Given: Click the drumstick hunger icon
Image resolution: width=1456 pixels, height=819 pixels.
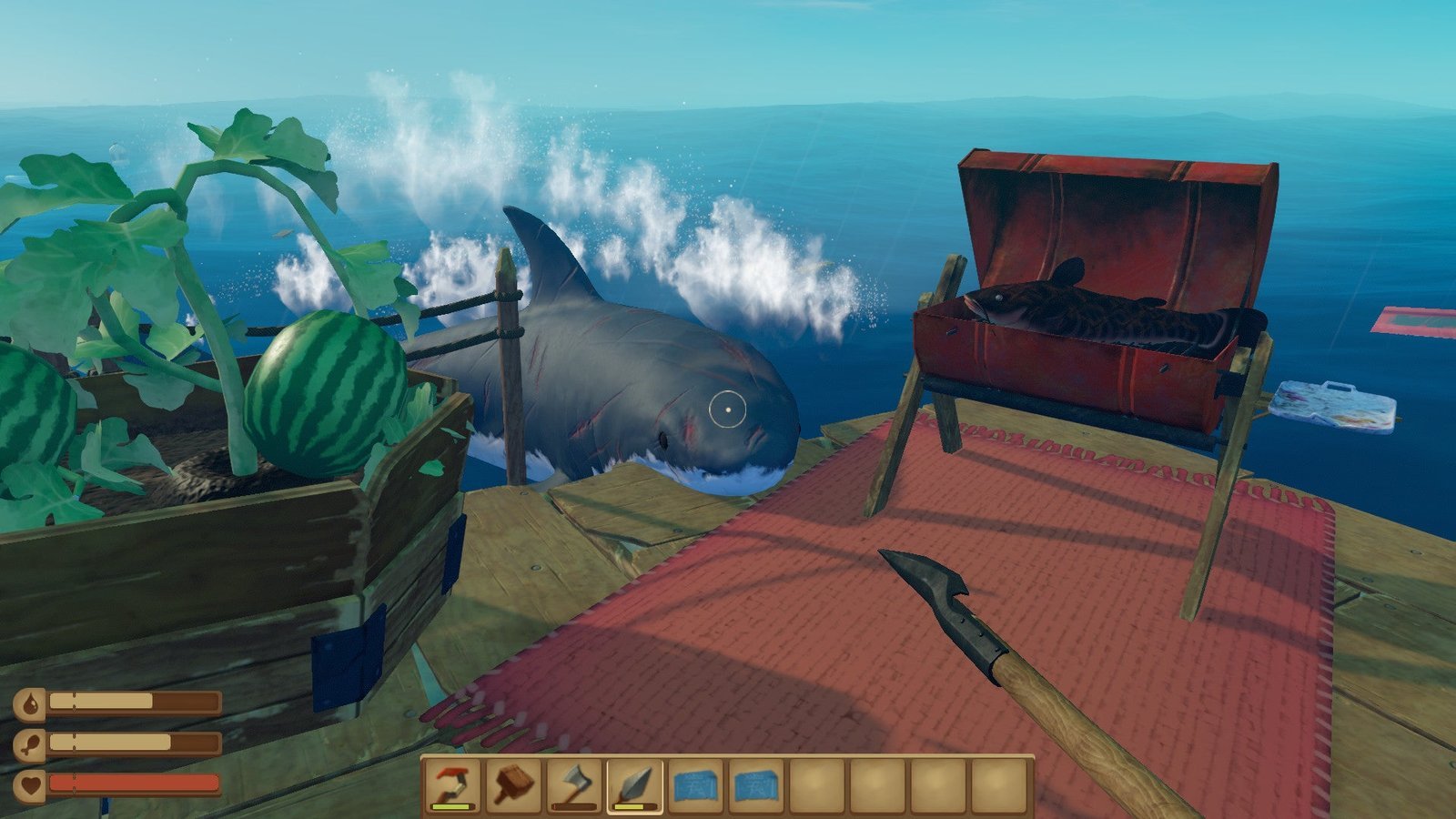Looking at the screenshot, I should tap(30, 744).
